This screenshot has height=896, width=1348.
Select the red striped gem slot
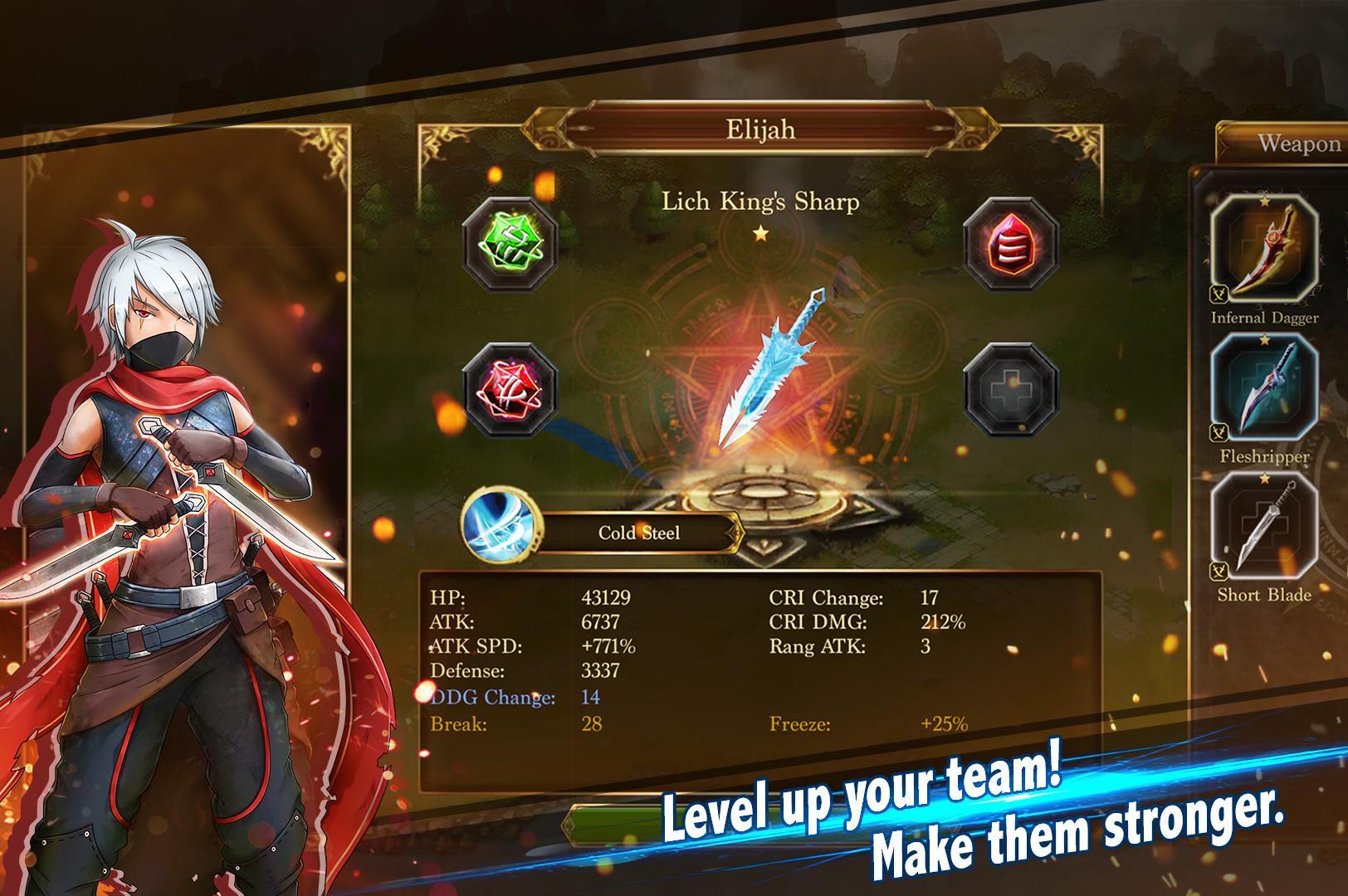1010,245
